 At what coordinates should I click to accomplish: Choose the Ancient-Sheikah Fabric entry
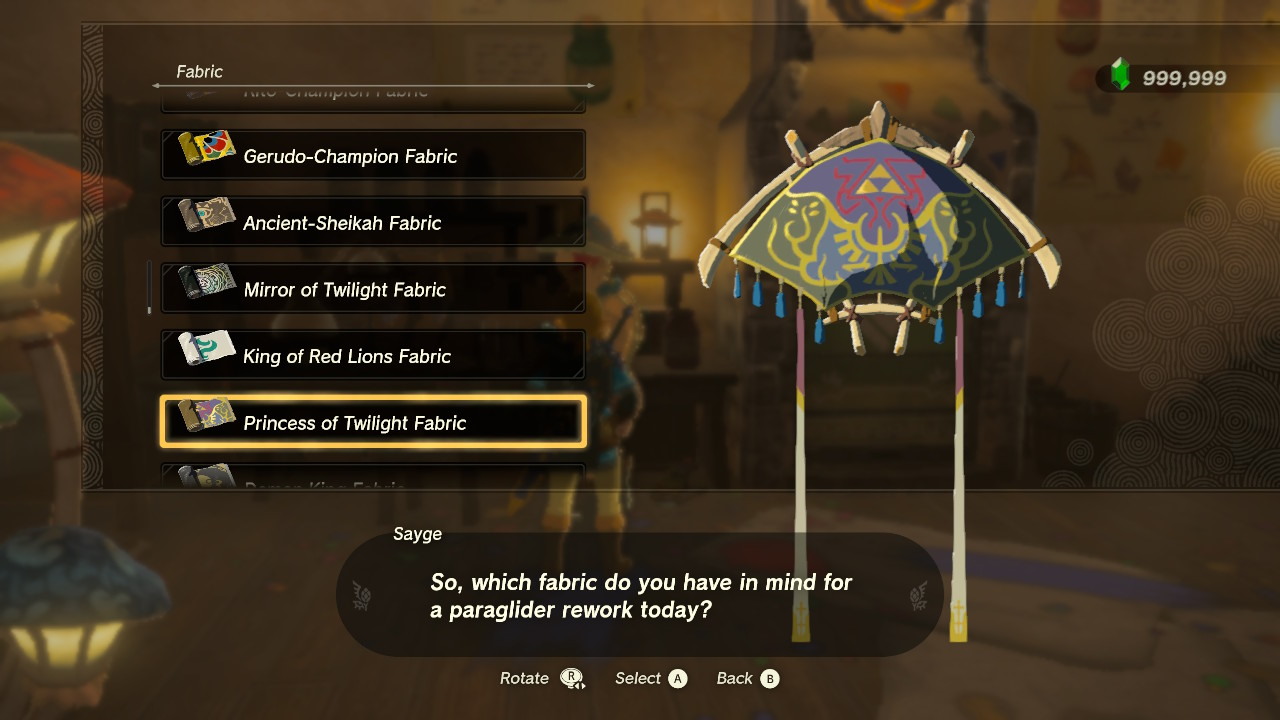[373, 222]
